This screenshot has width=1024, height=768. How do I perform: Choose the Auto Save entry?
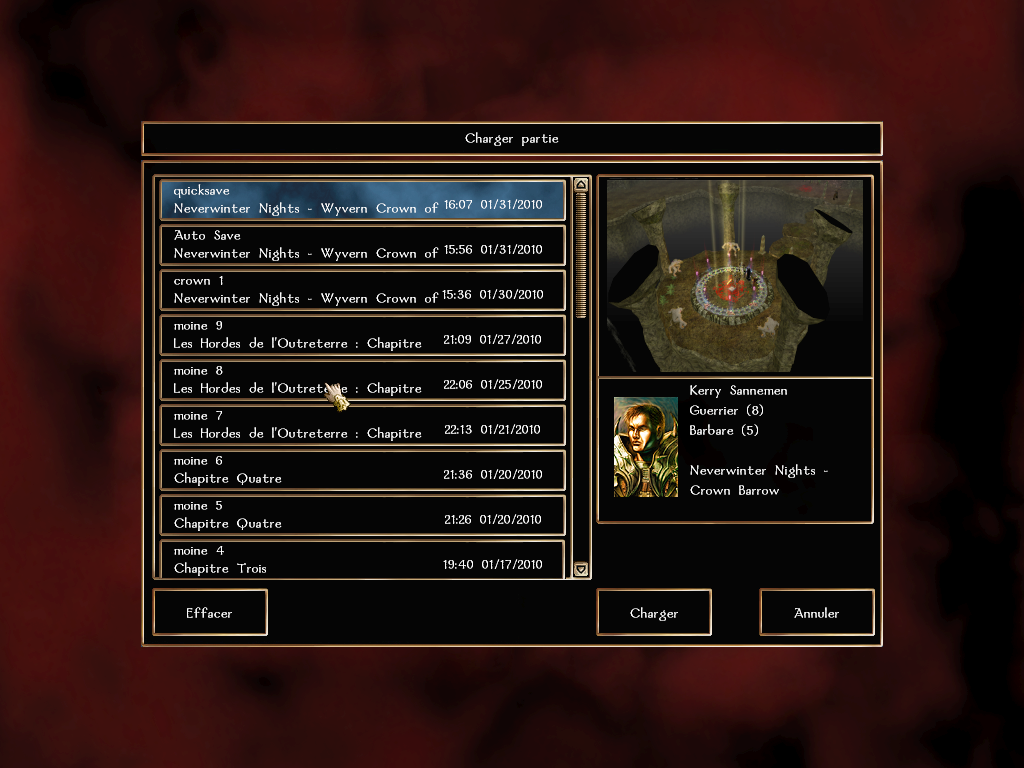[362, 245]
